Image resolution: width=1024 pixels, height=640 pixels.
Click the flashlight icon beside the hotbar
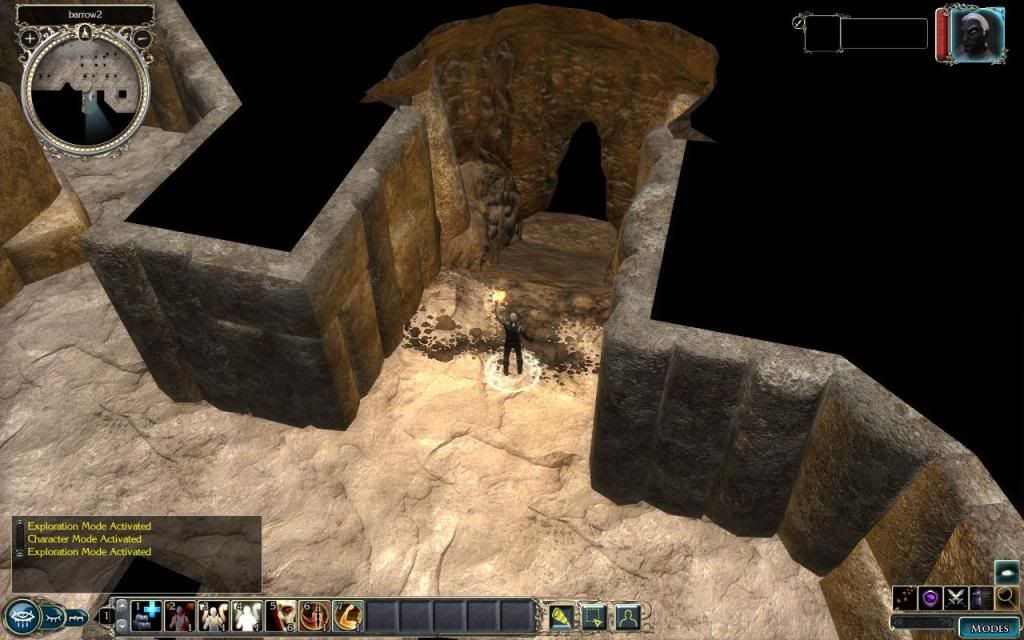click(x=561, y=615)
